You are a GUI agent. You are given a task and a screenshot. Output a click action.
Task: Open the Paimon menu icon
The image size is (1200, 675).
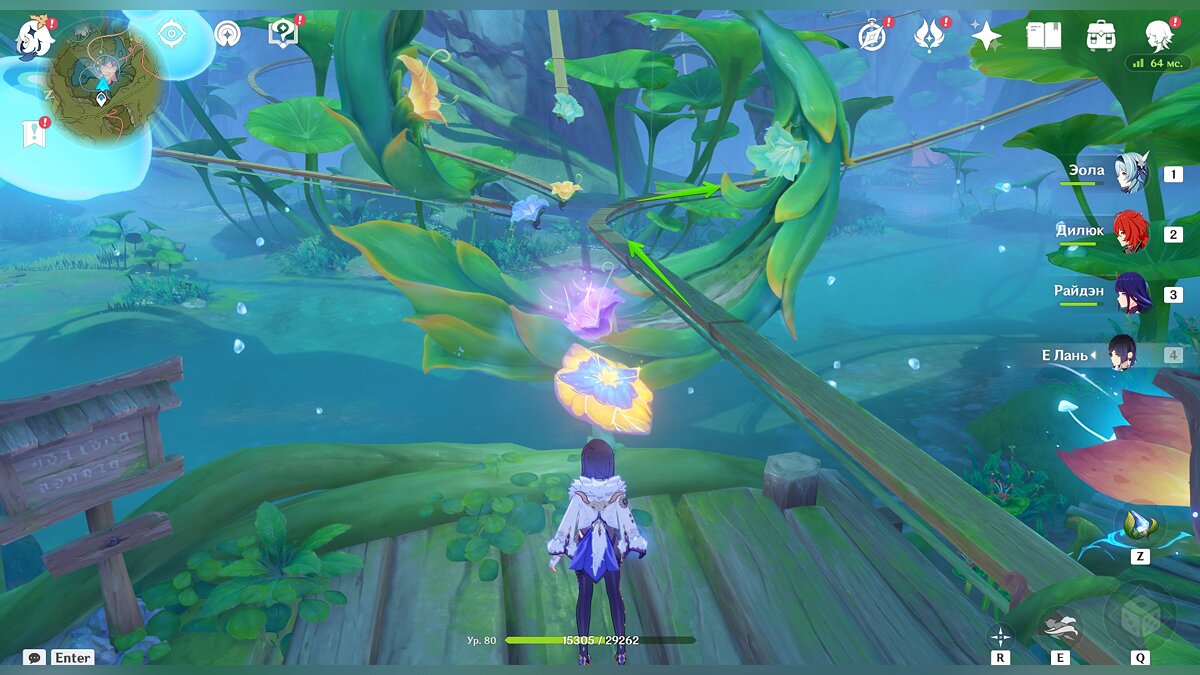pyautogui.click(x=34, y=37)
